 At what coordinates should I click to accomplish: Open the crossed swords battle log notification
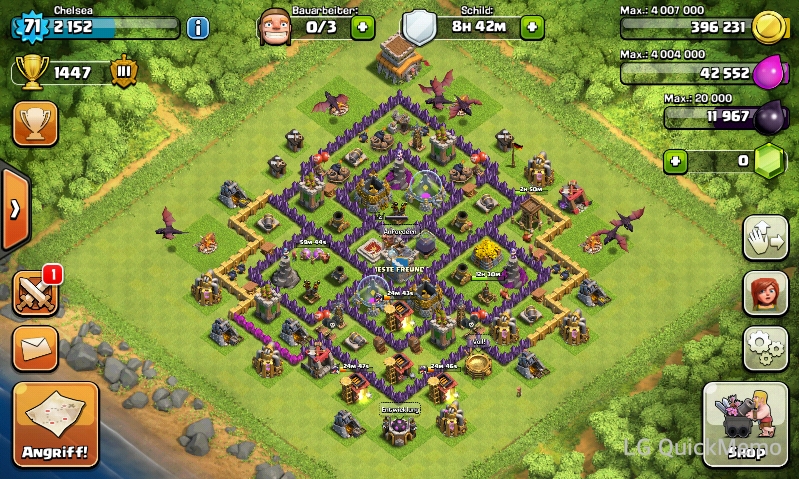coord(35,294)
